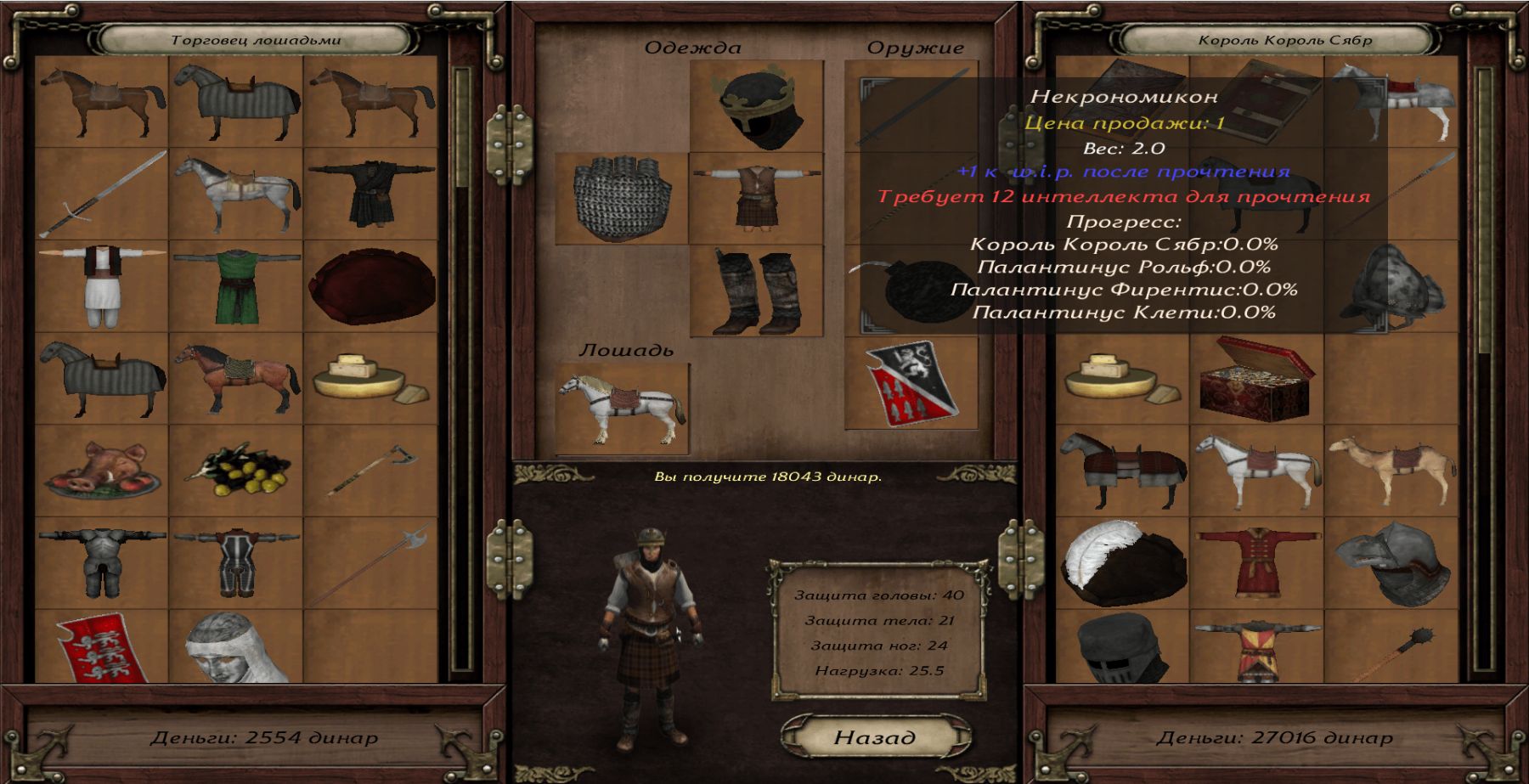Select the red coat in the king's inventory

click(1256, 564)
